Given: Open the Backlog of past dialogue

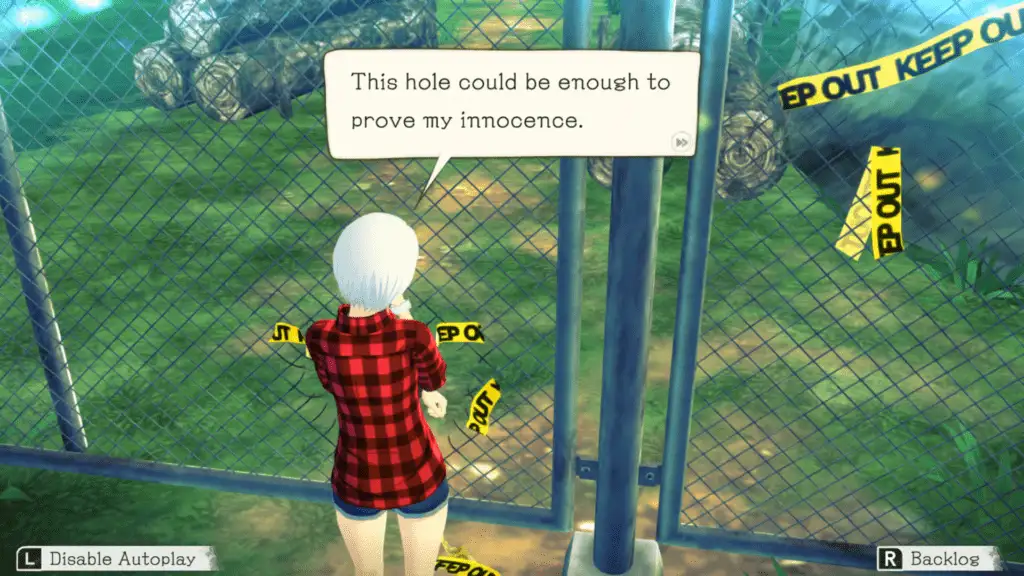Looking at the screenshot, I should pos(939,558).
